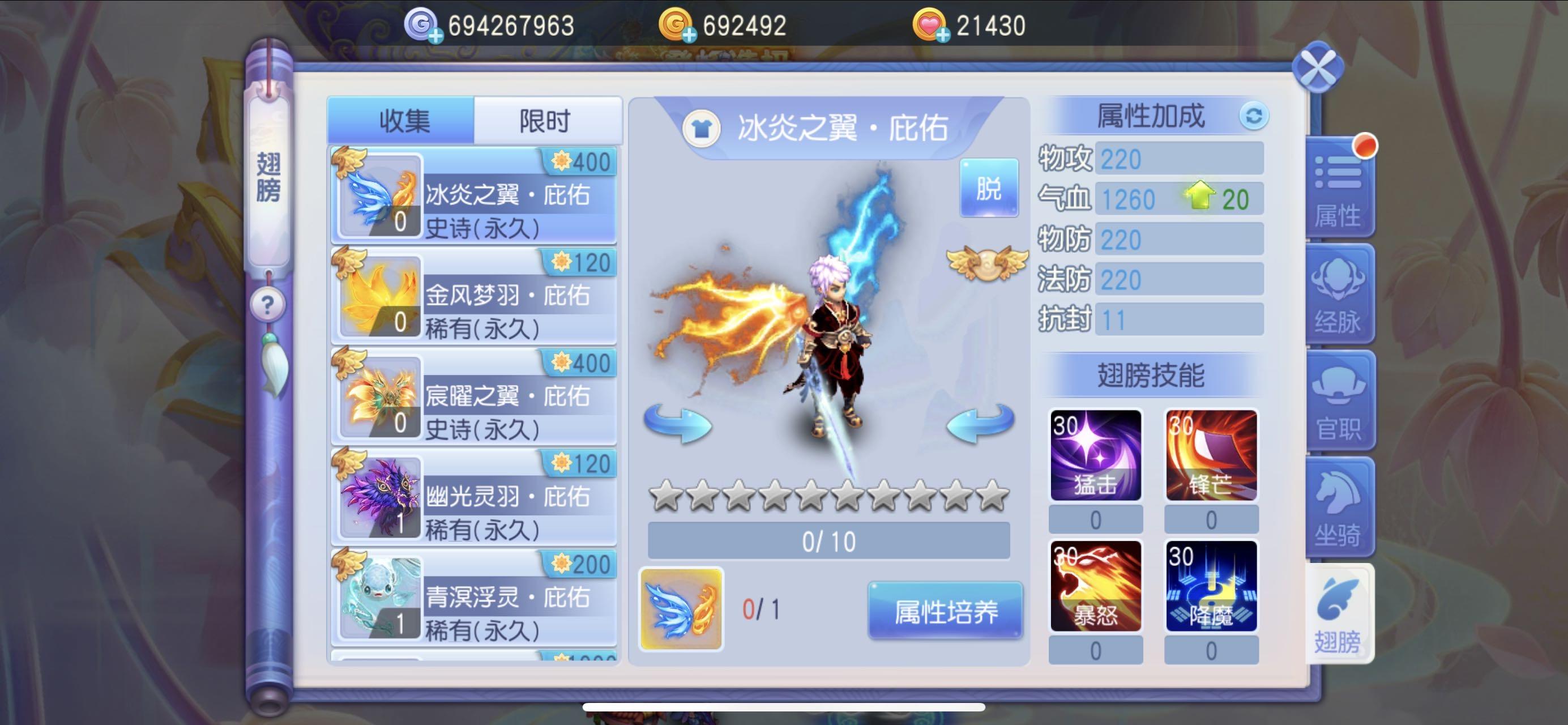Switch to the 限时 tab
1568x725 pixels.
pyautogui.click(x=546, y=121)
